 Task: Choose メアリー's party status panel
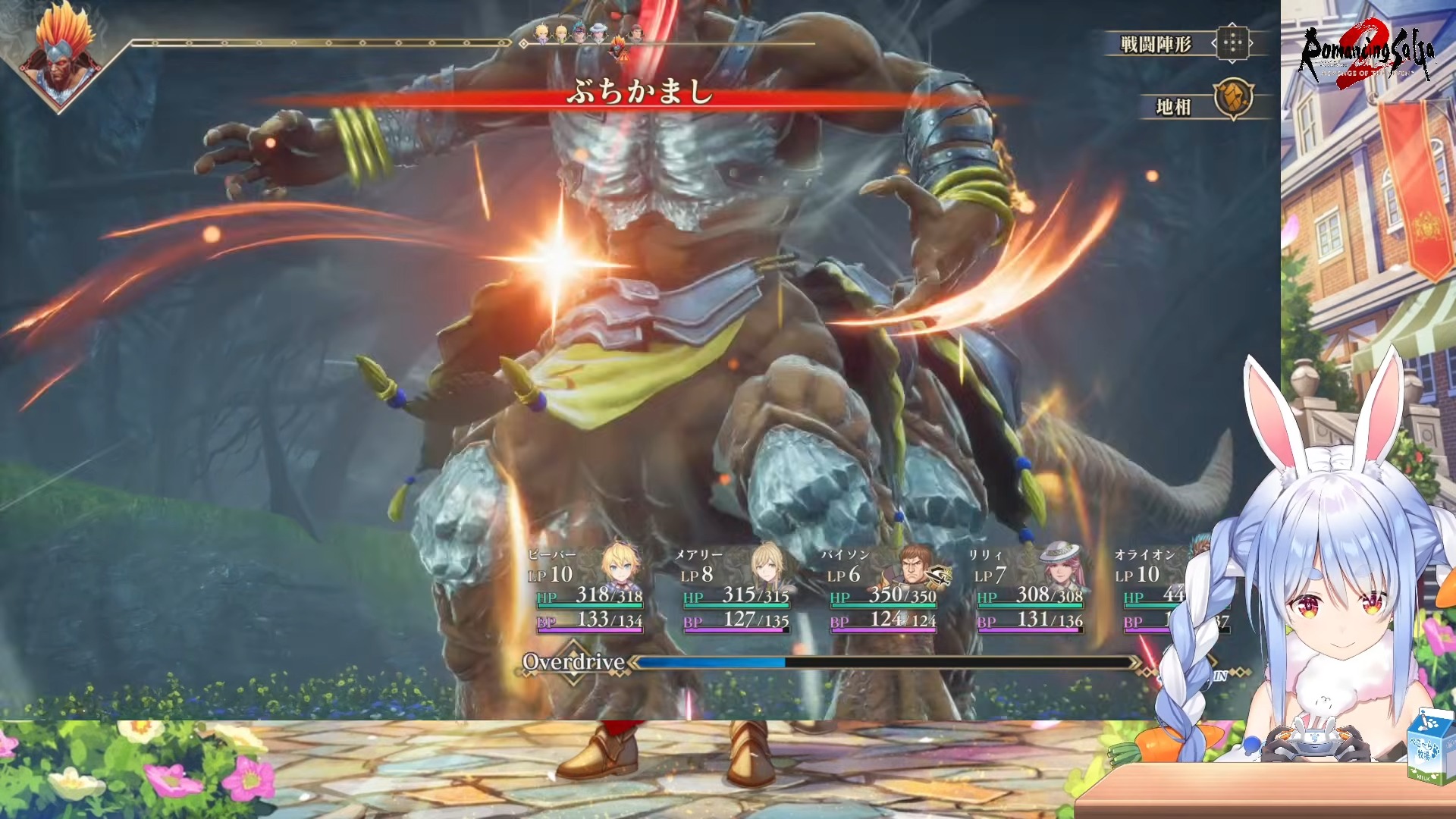click(x=735, y=590)
